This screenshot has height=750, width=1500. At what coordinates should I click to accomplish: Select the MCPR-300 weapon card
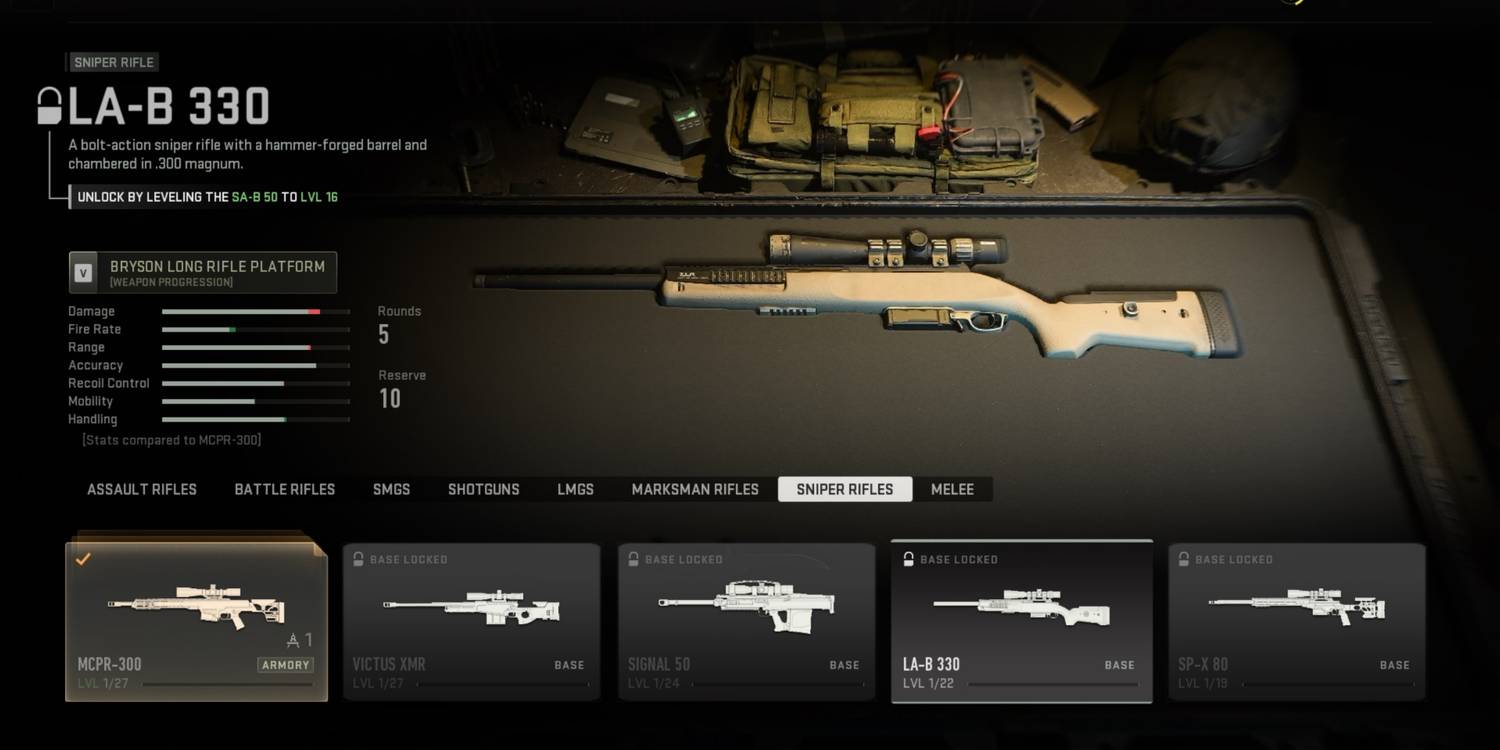click(x=197, y=622)
